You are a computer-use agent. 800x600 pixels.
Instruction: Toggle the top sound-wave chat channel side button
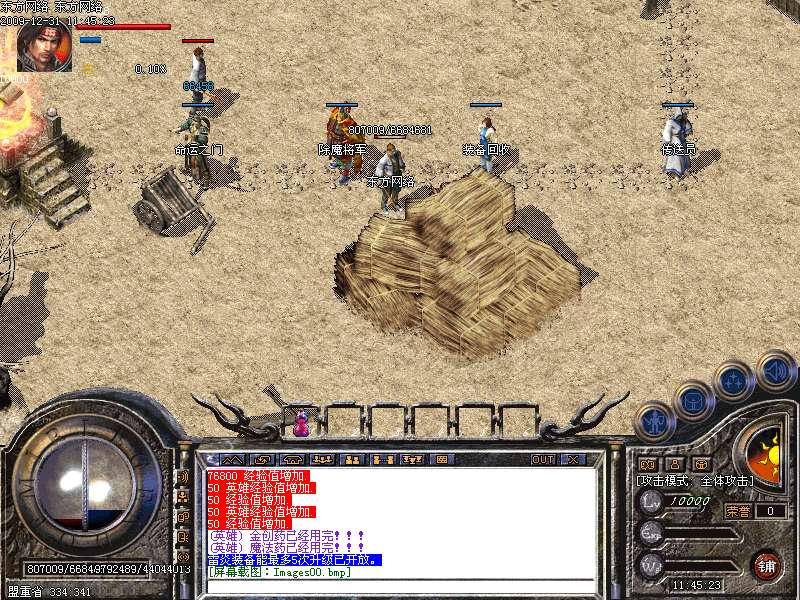coord(183,478)
